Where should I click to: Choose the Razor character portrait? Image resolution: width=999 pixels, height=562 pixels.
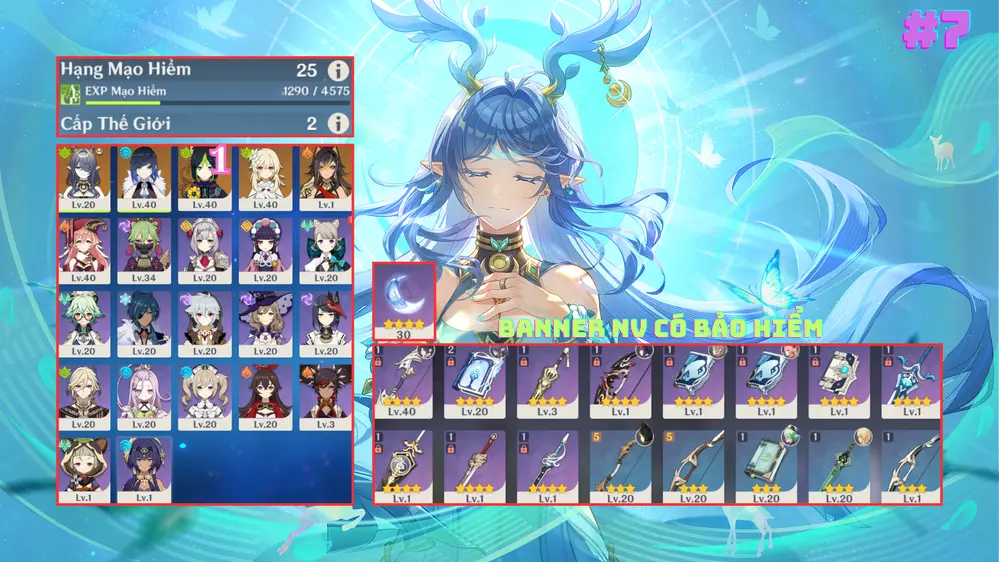[205, 323]
